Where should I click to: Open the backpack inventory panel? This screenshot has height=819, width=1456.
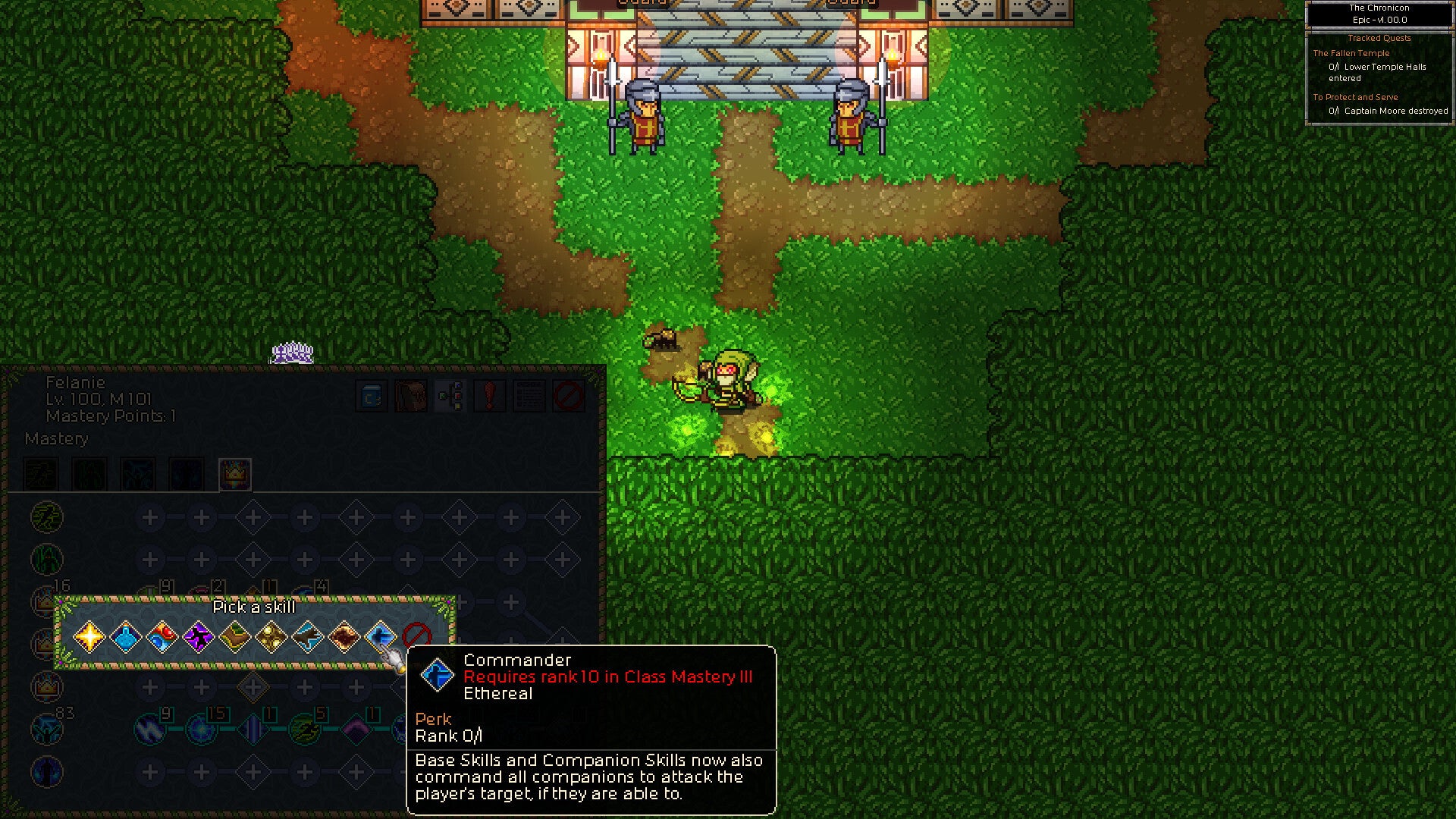point(411,396)
